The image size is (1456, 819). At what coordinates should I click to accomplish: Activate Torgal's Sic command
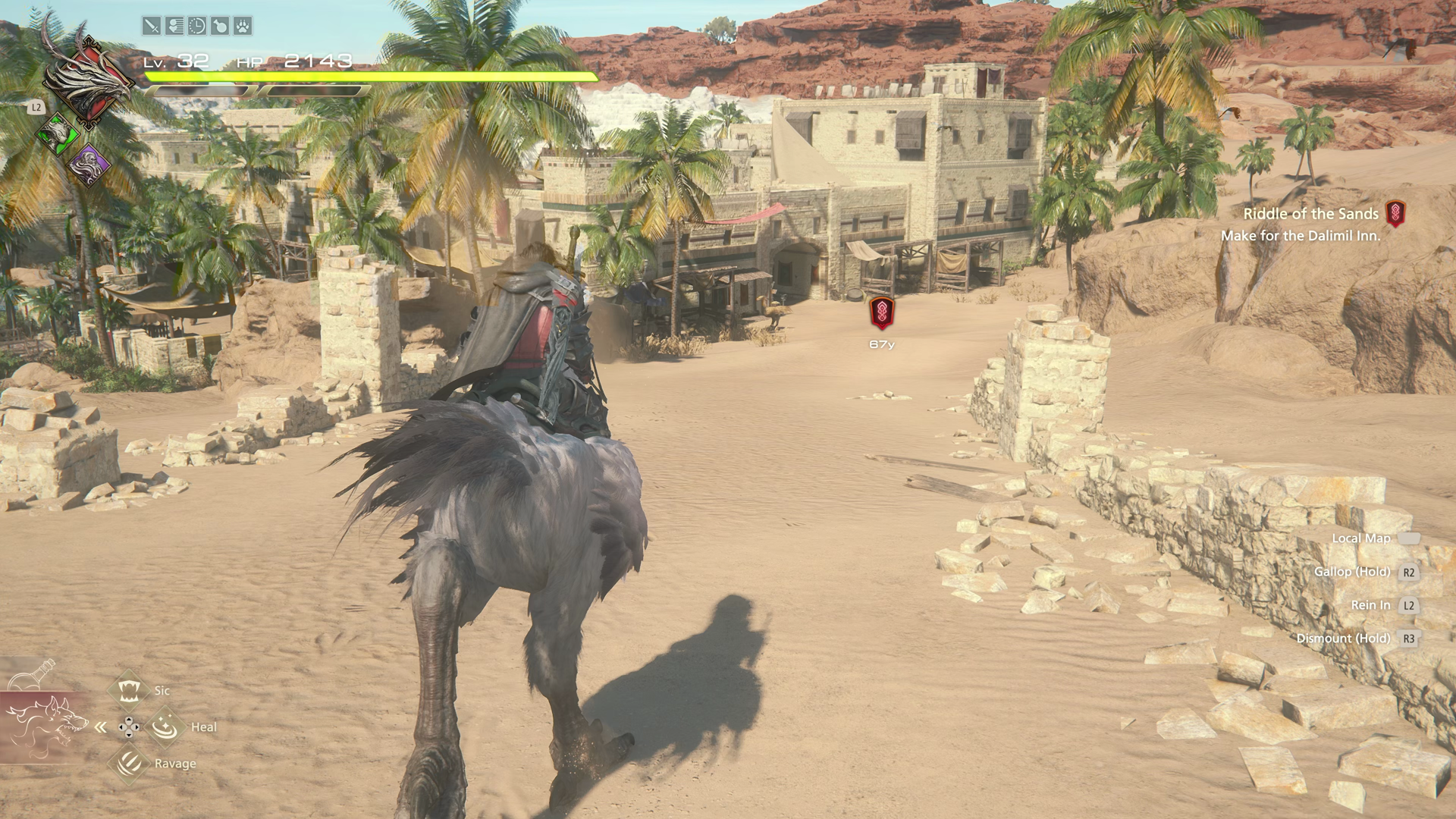pos(129,690)
